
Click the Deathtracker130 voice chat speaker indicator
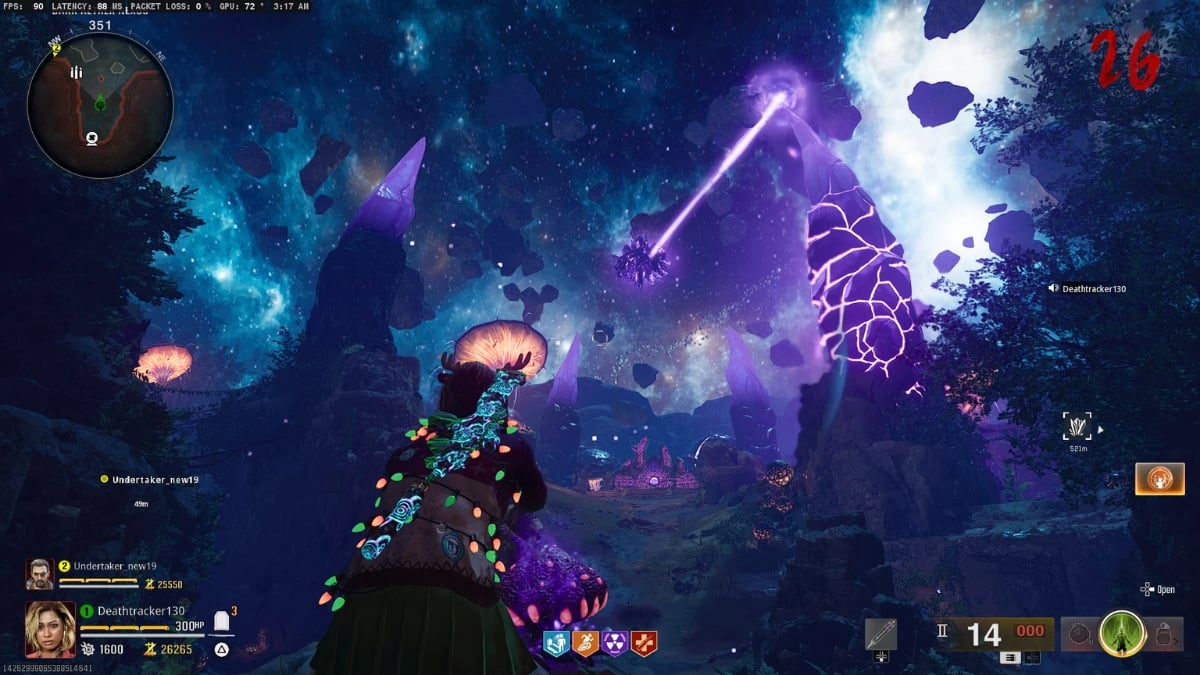tap(1053, 289)
